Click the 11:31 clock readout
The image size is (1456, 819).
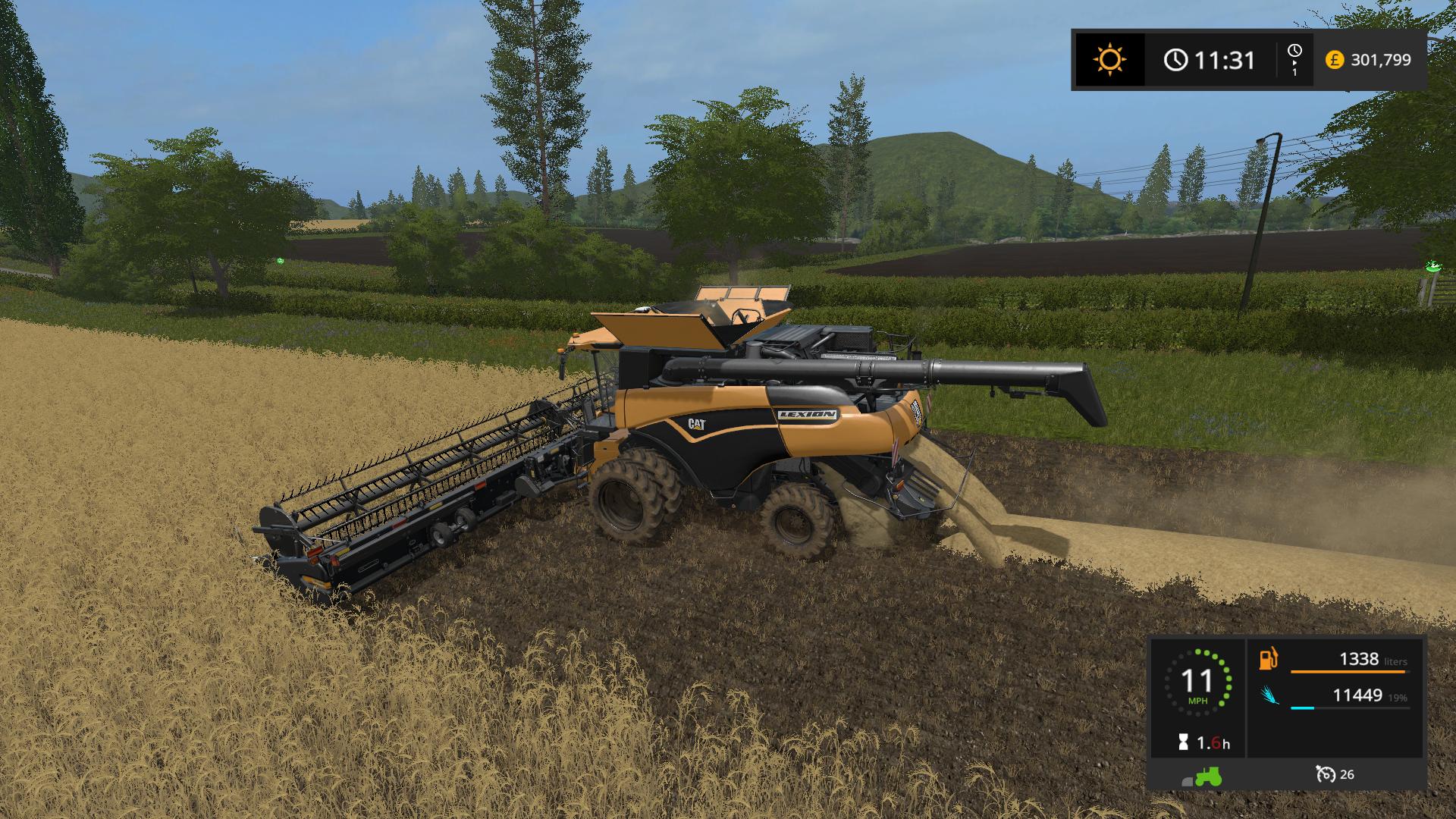(1224, 59)
